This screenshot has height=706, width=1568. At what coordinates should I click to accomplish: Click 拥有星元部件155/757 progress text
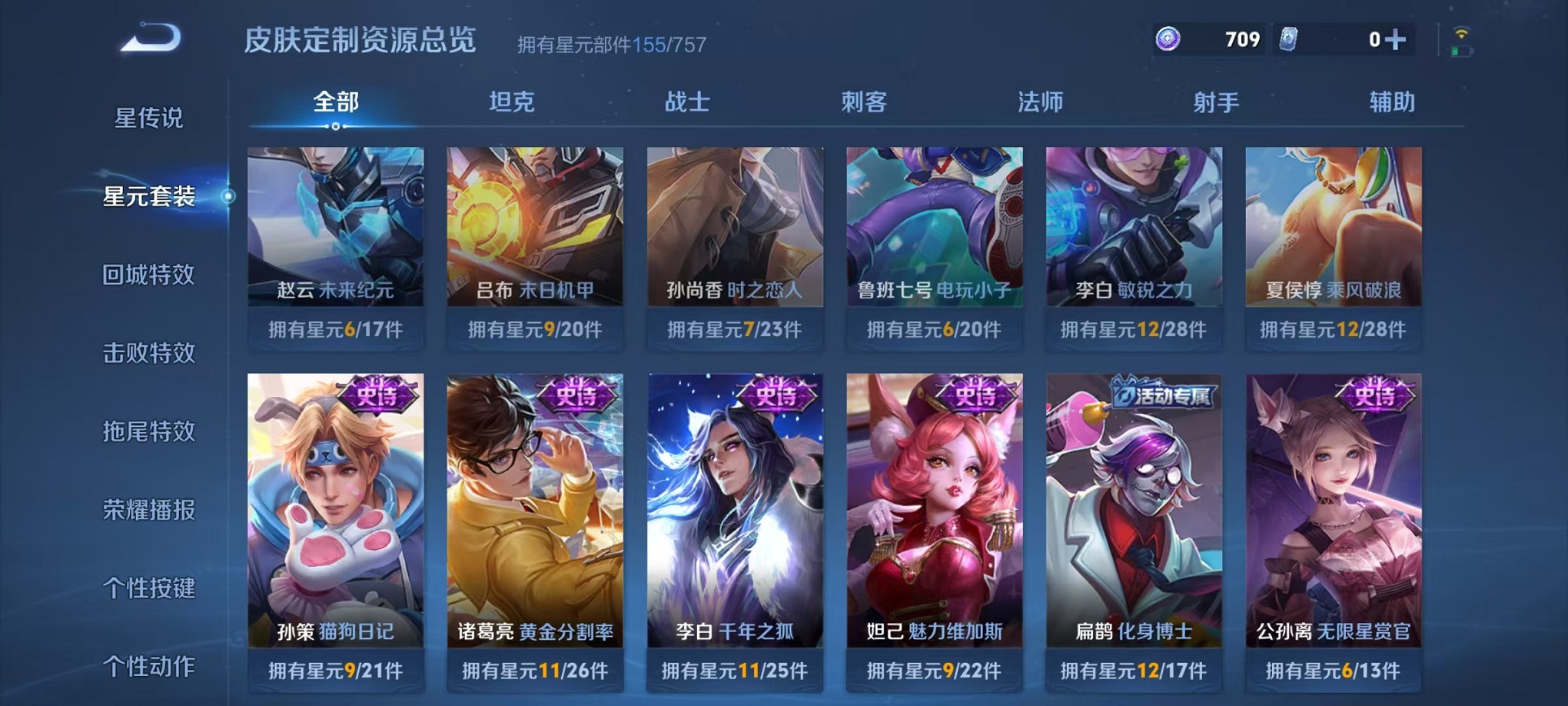[x=613, y=45]
